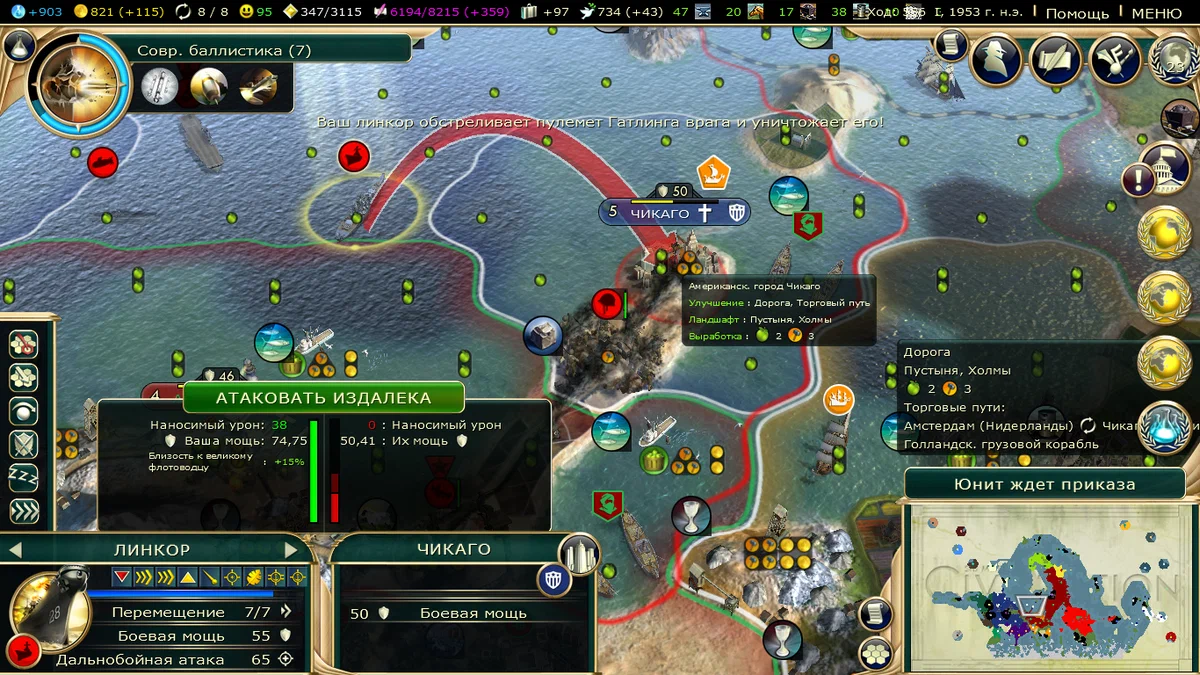The image size is (1200, 675).
Task: Open the МЕНЮ button
Action: coord(1156,13)
